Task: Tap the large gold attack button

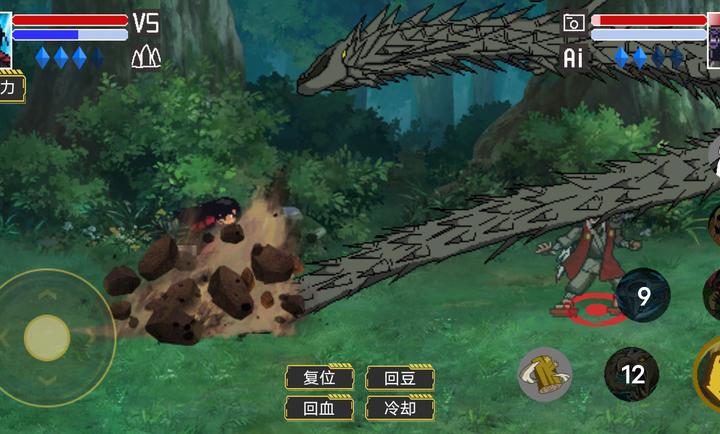Action: 708,375
